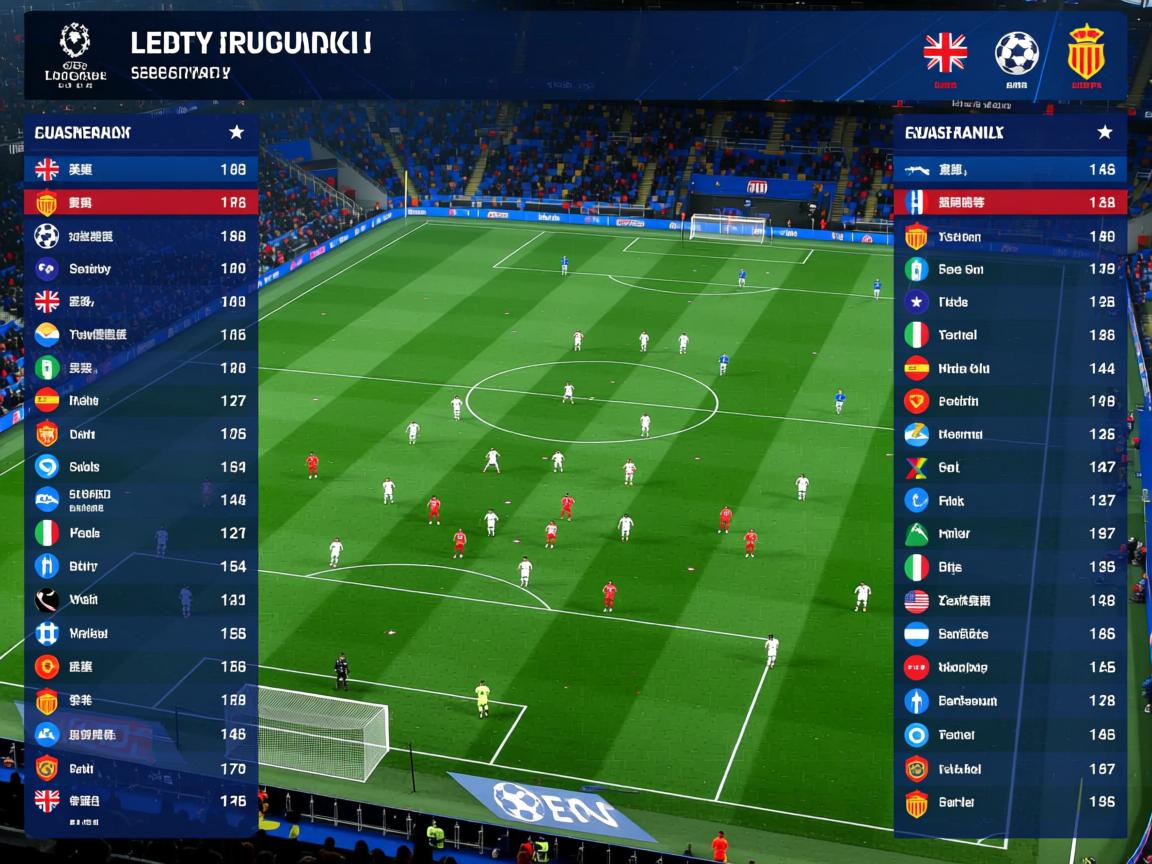Choose the red-and-yellow crest in the top banner
This screenshot has width=1152, height=864.
(1085, 53)
